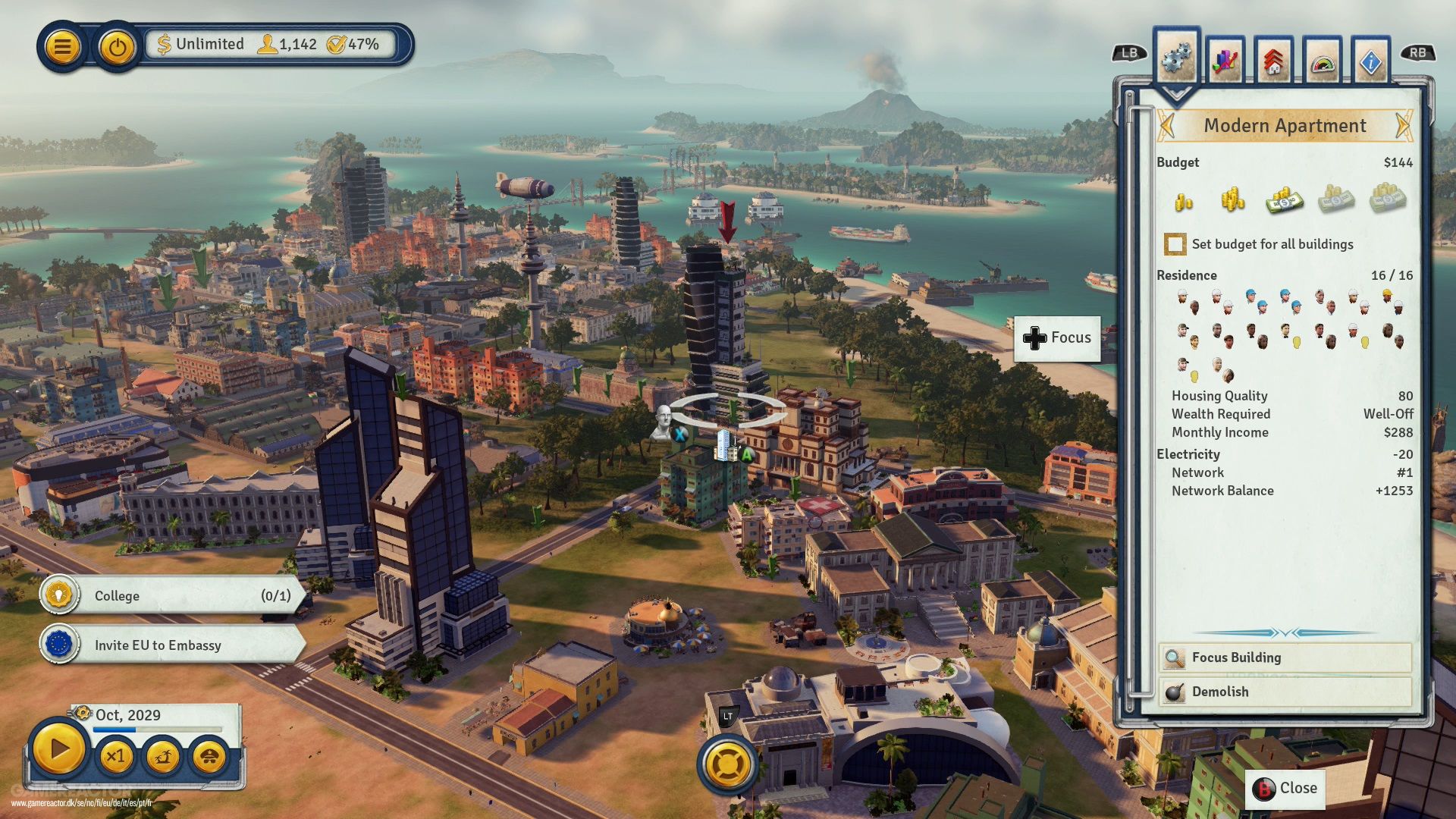Go to the next building with right arrow
This screenshot has width=1456, height=819.
tap(1404, 125)
